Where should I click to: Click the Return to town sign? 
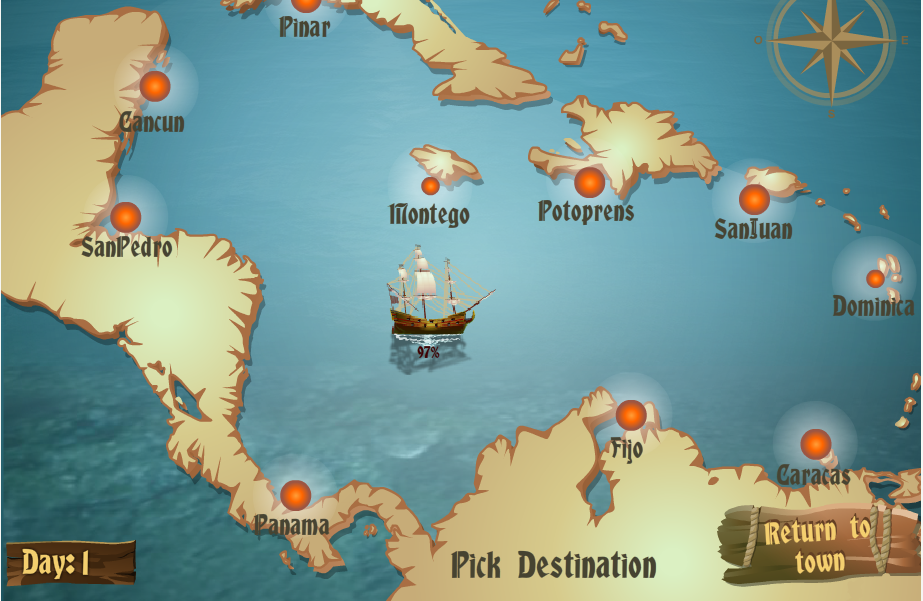click(x=819, y=545)
